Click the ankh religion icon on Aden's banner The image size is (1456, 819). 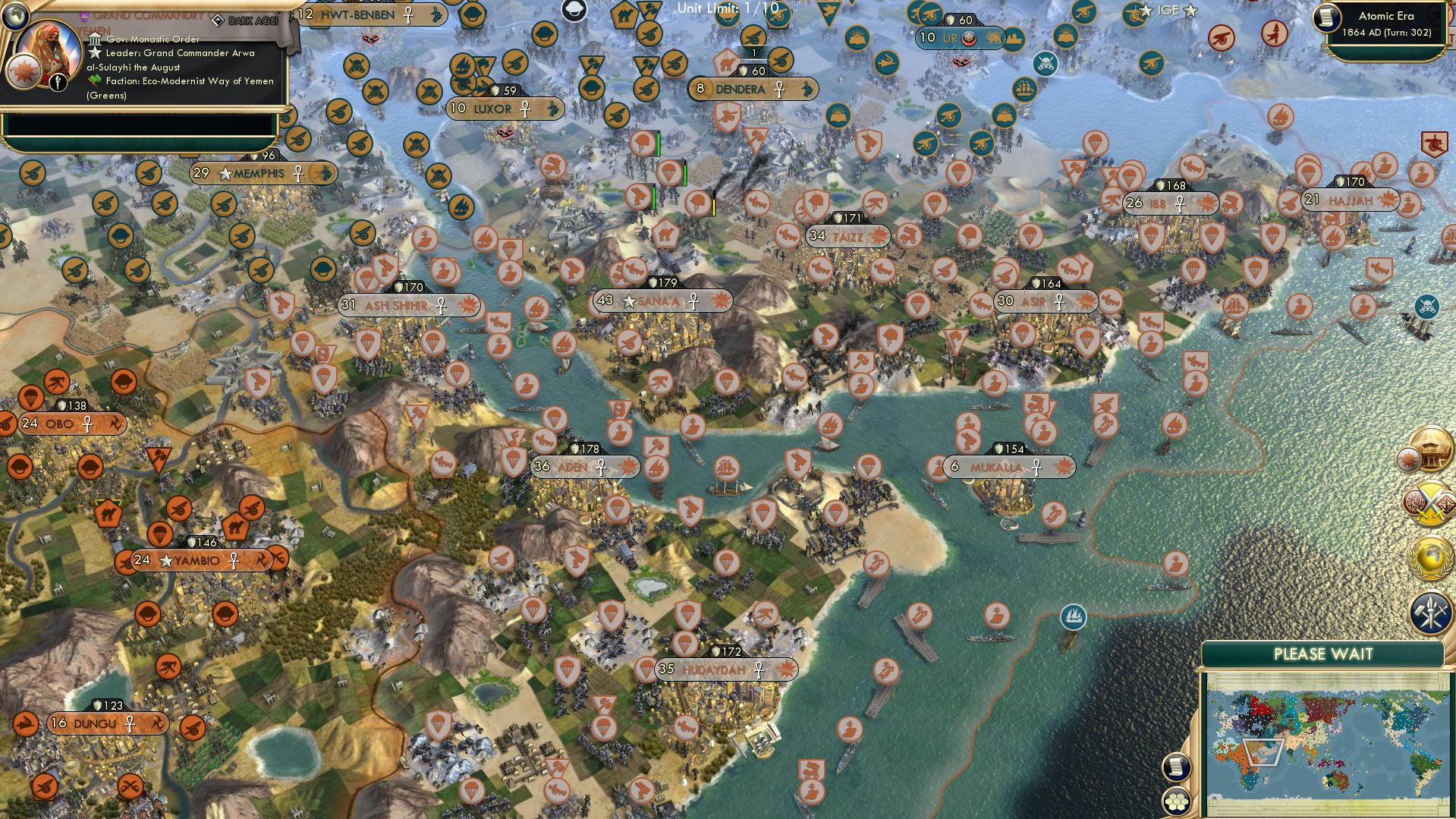pos(600,468)
